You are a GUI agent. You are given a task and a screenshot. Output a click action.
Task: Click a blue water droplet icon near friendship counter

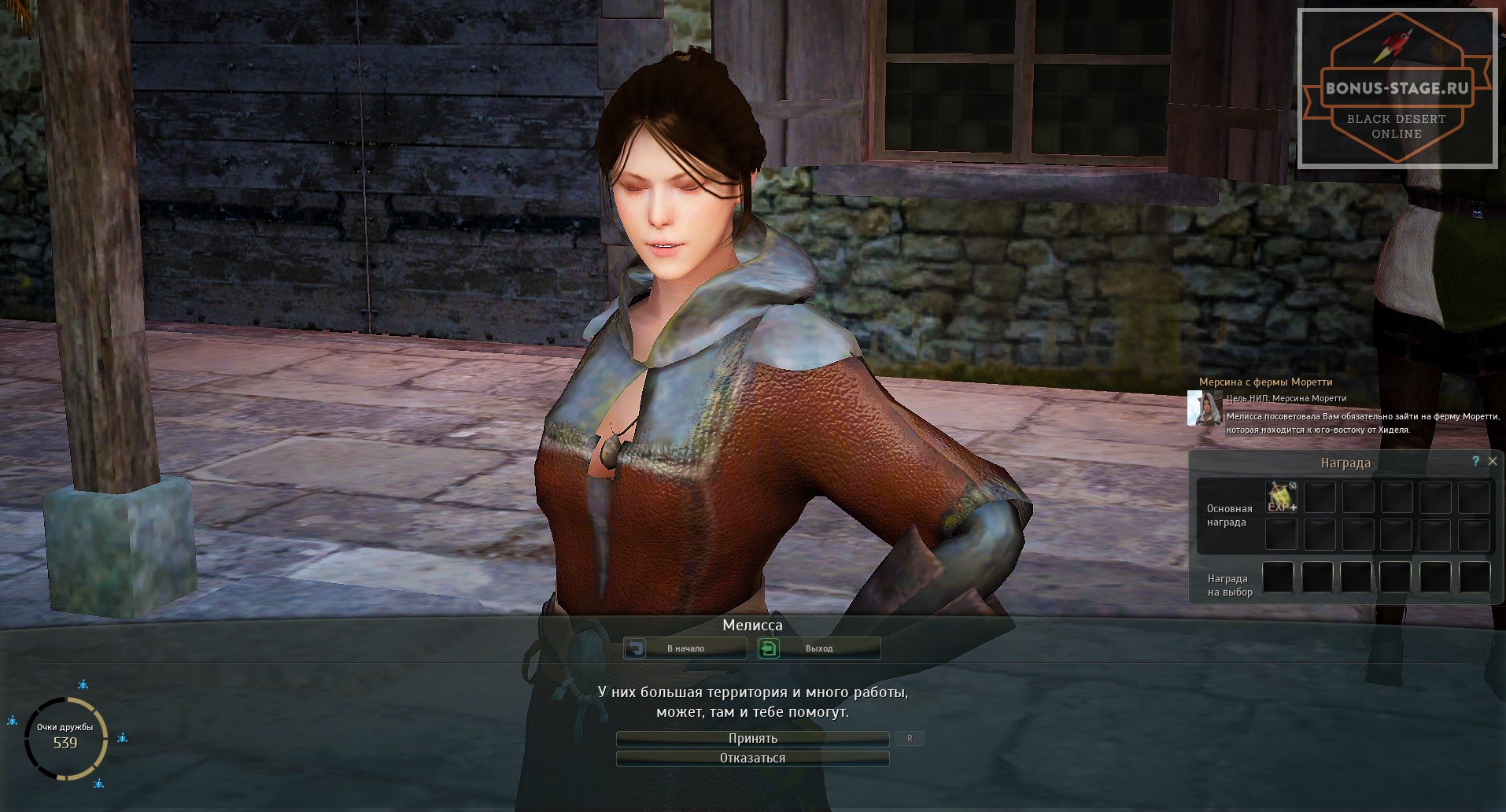(x=81, y=685)
